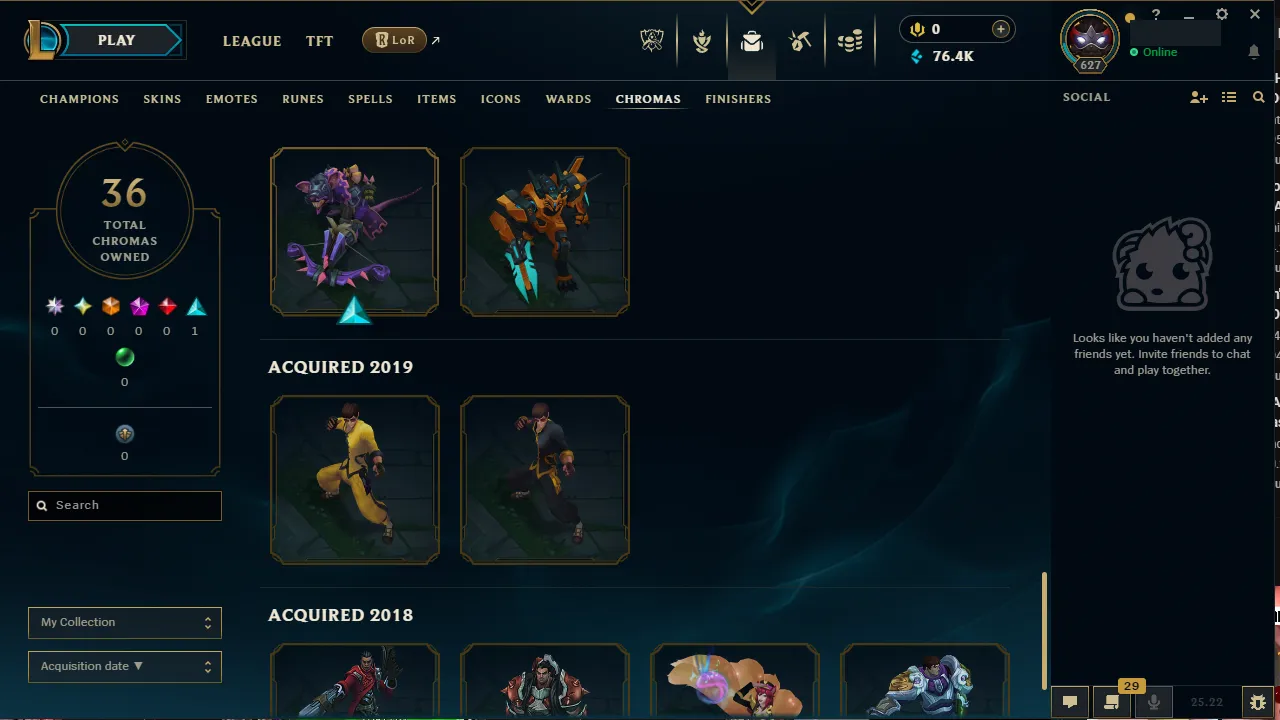Open the My Collection filter dropdown
This screenshot has height=720, width=1280.
[124, 622]
